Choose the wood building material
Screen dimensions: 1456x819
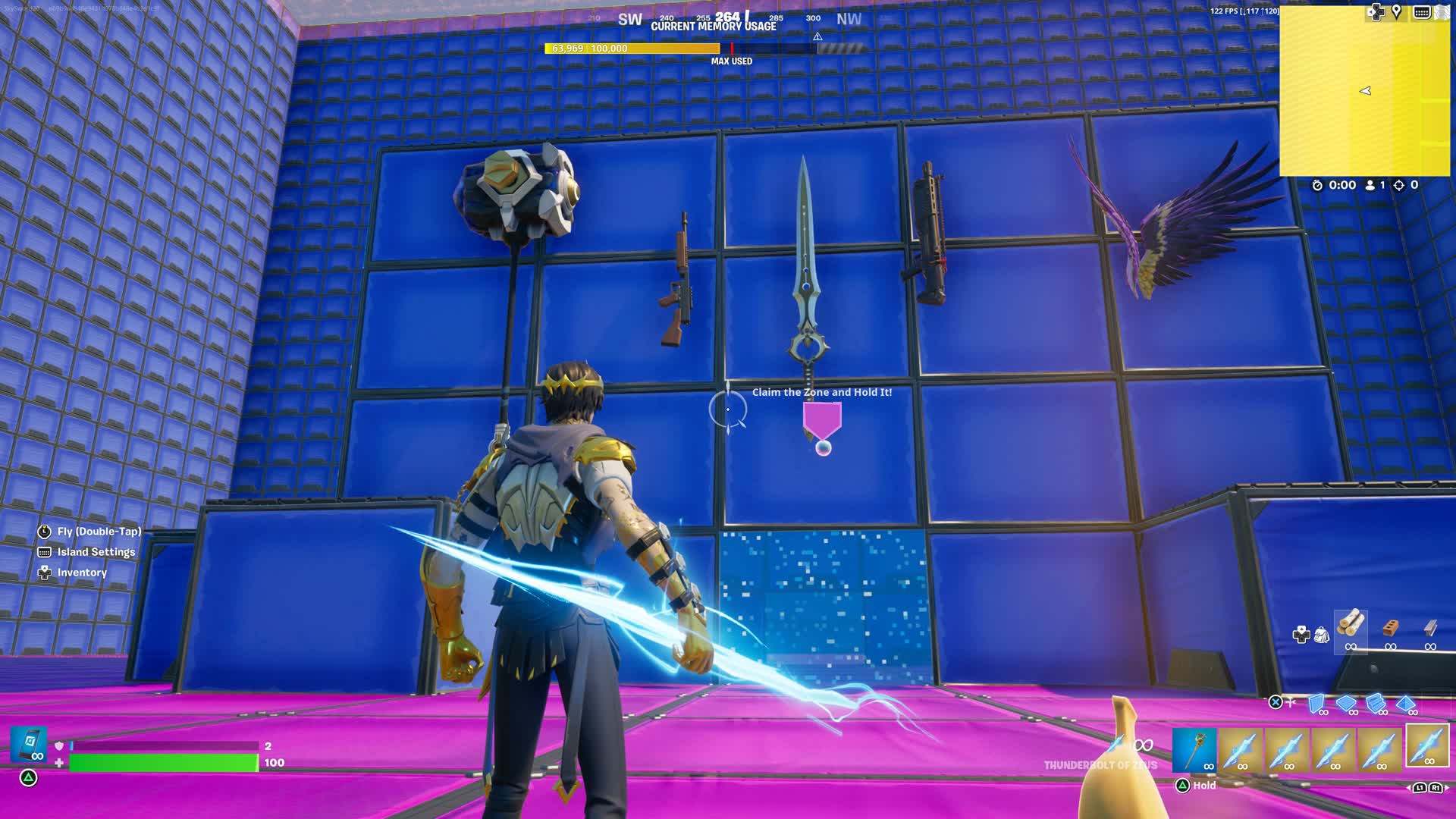point(1351,629)
